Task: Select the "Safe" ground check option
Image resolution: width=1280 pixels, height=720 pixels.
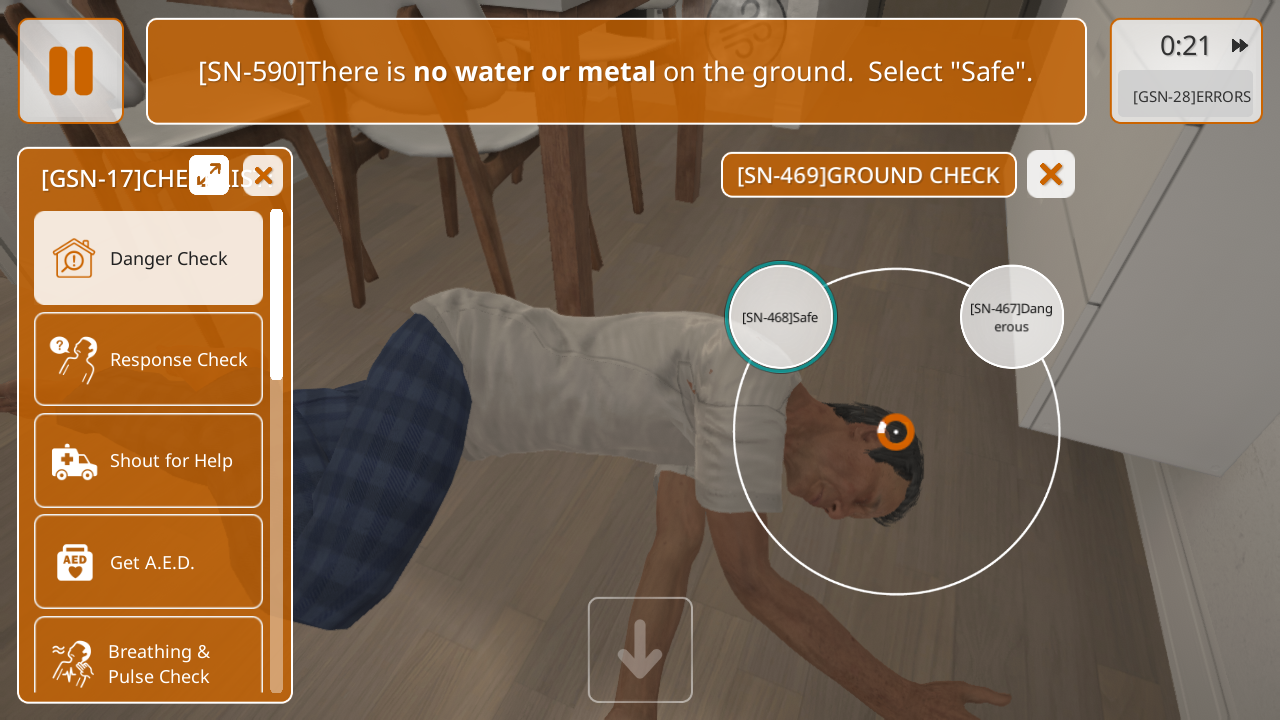Action: (780, 317)
